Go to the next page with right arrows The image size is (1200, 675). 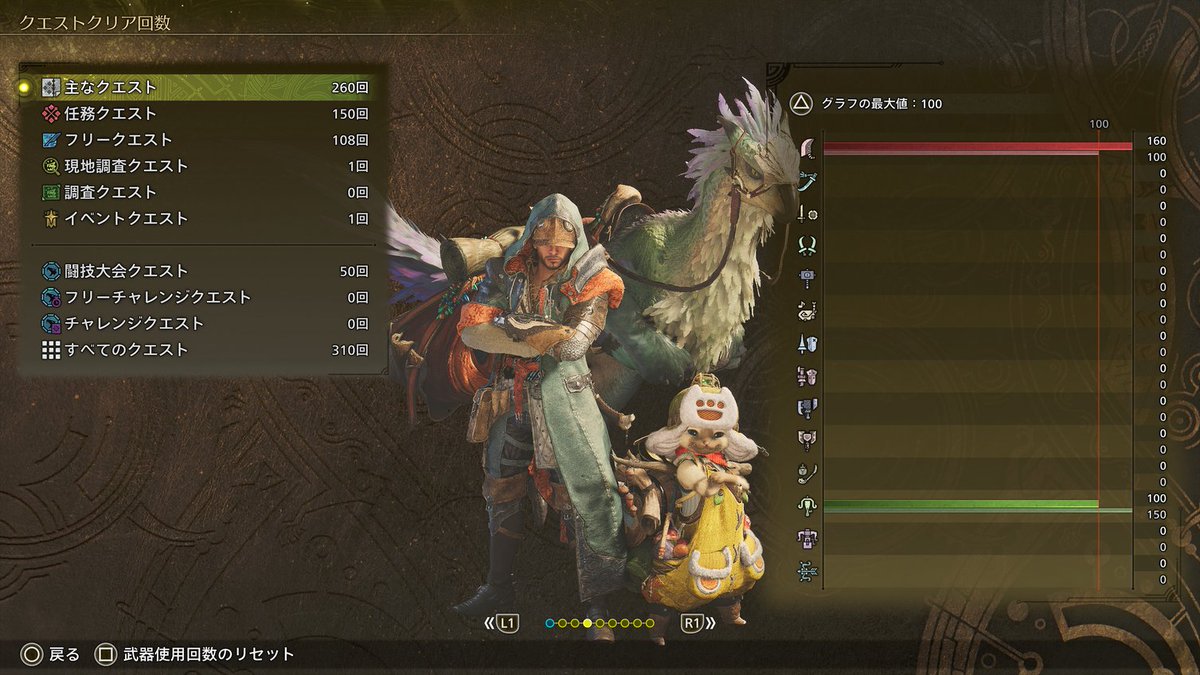[698, 624]
